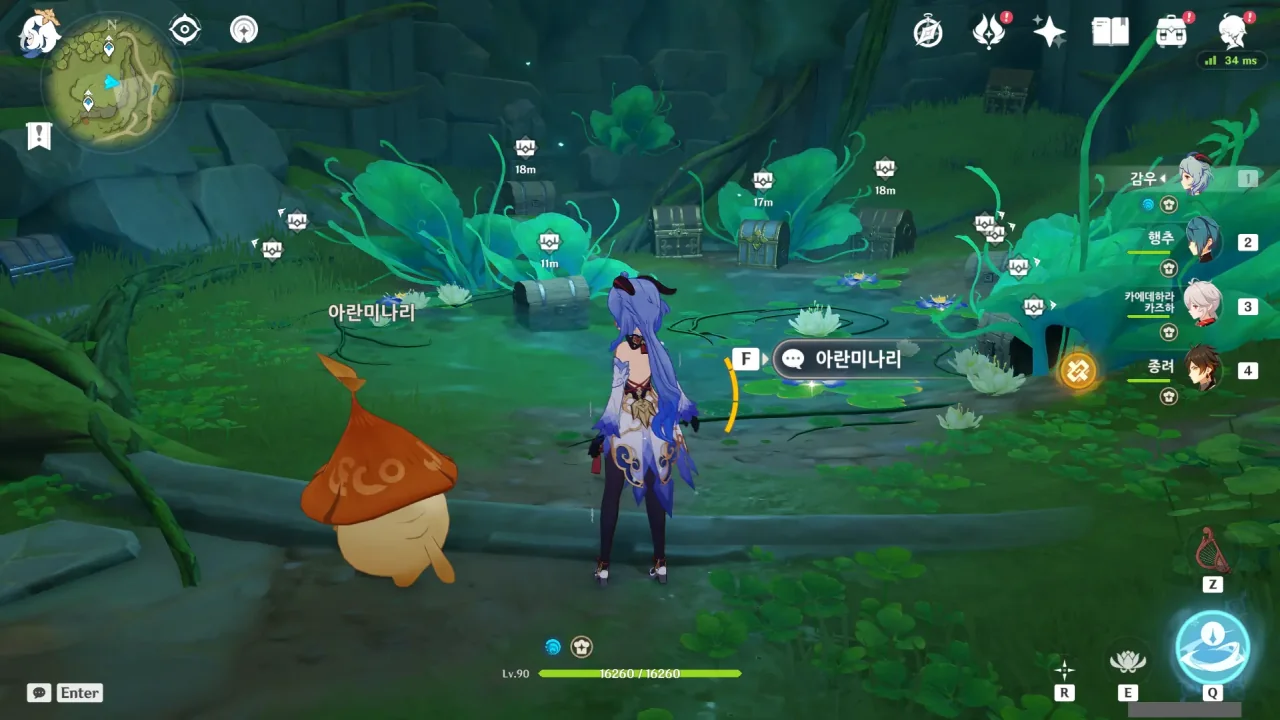Viewport: 1280px width, 720px height.
Task: Open the Battle Pass wings icon
Action: (x=988, y=31)
